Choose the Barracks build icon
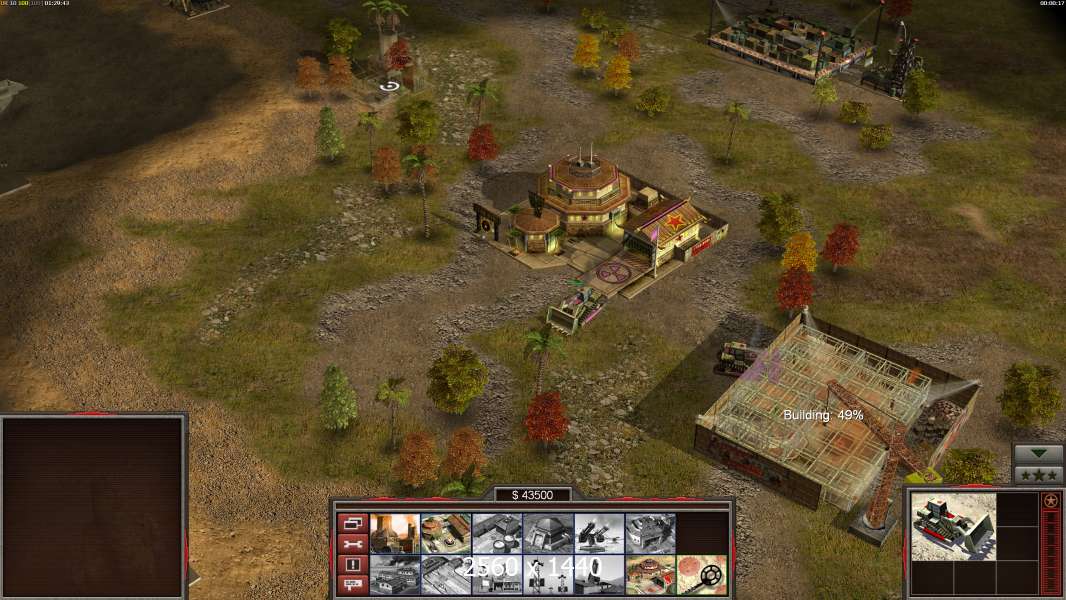Screen dimensions: 1066x600 coord(446,533)
